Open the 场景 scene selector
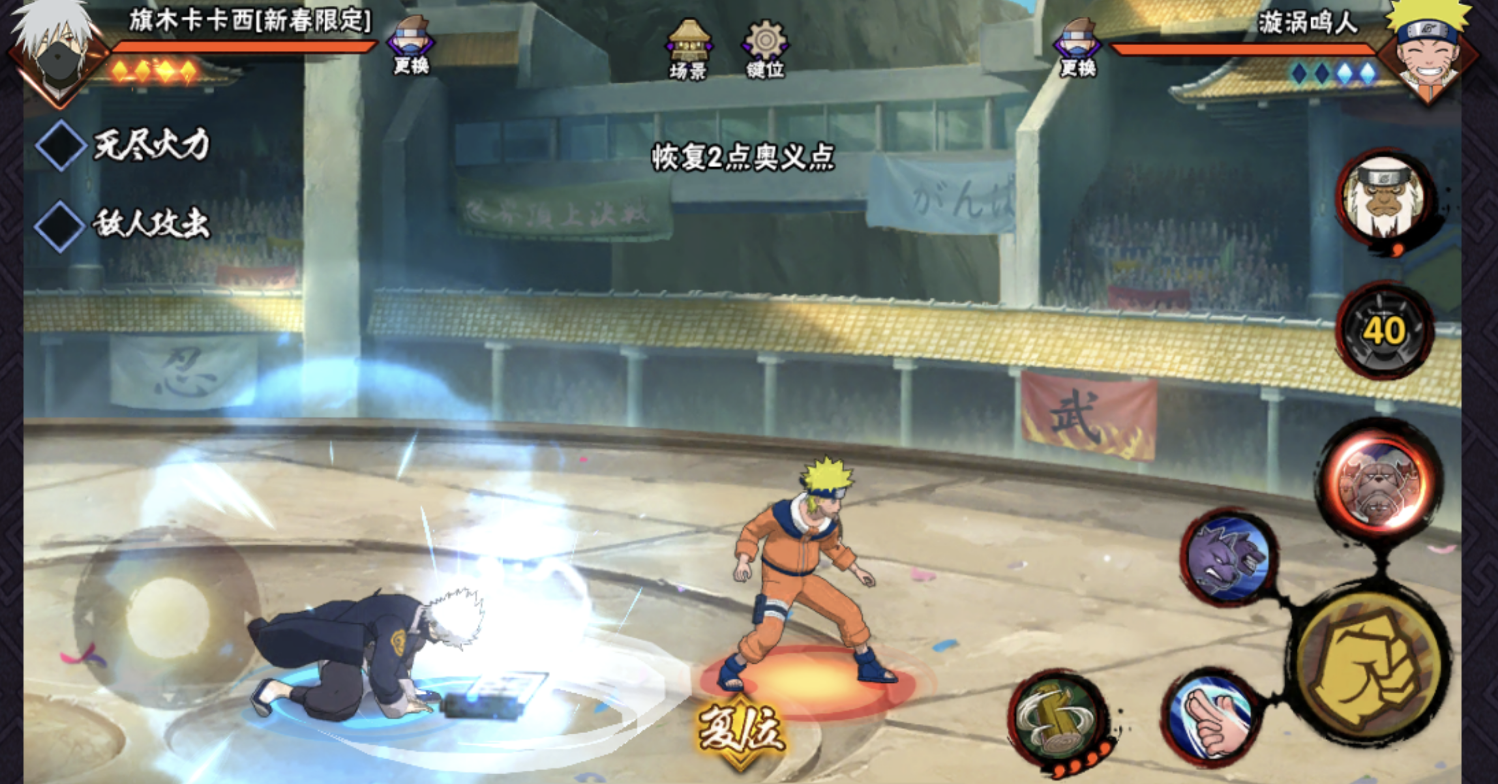Screen dimensions: 1498x784 coord(688,48)
